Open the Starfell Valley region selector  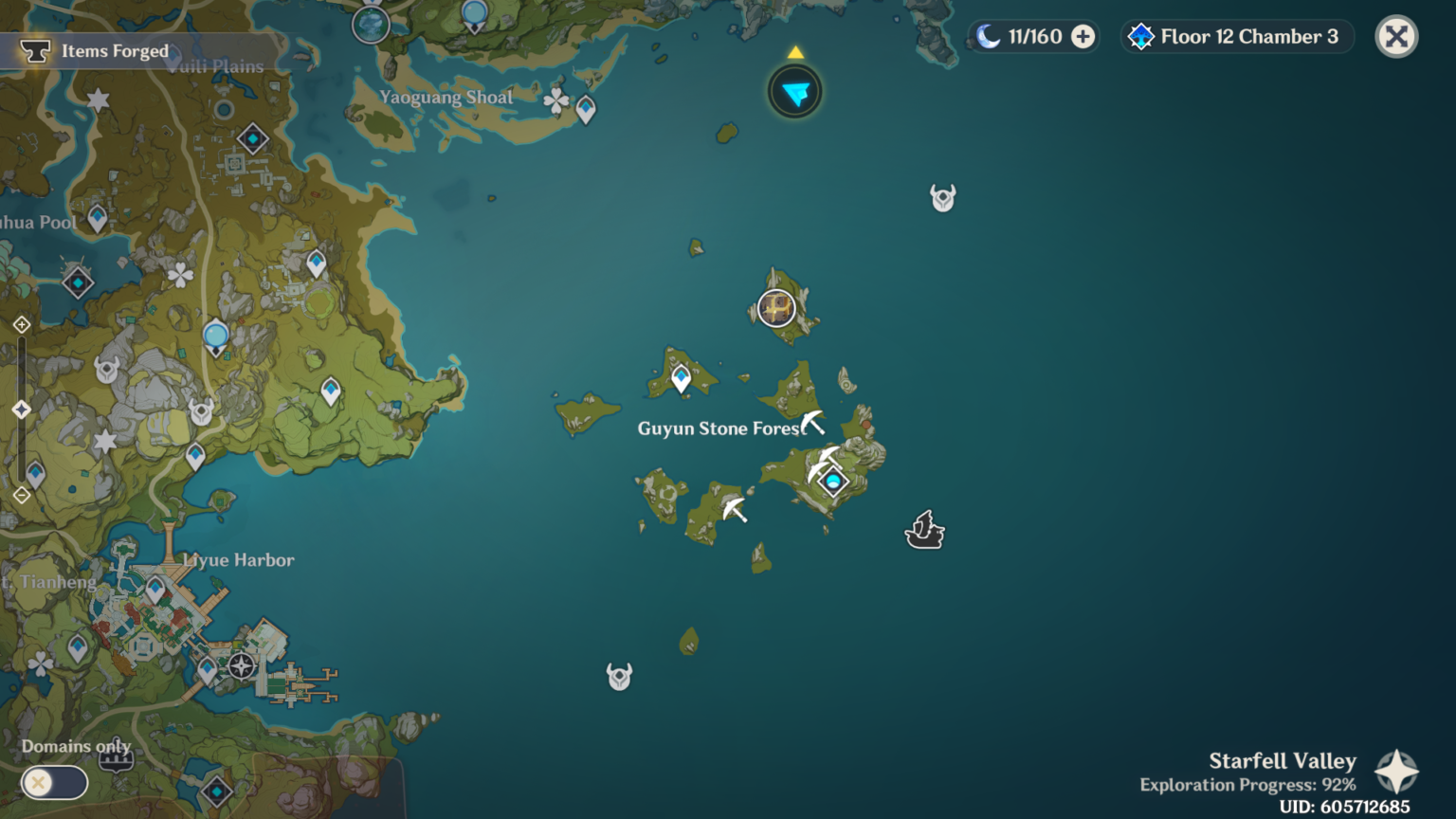(x=1396, y=772)
